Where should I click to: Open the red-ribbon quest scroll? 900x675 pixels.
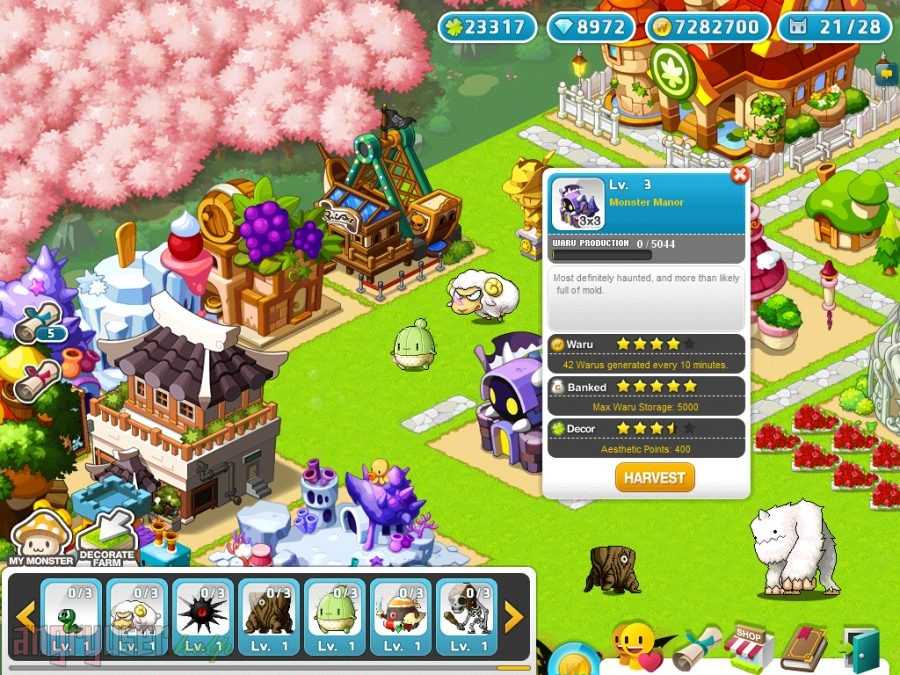pyautogui.click(x=38, y=380)
